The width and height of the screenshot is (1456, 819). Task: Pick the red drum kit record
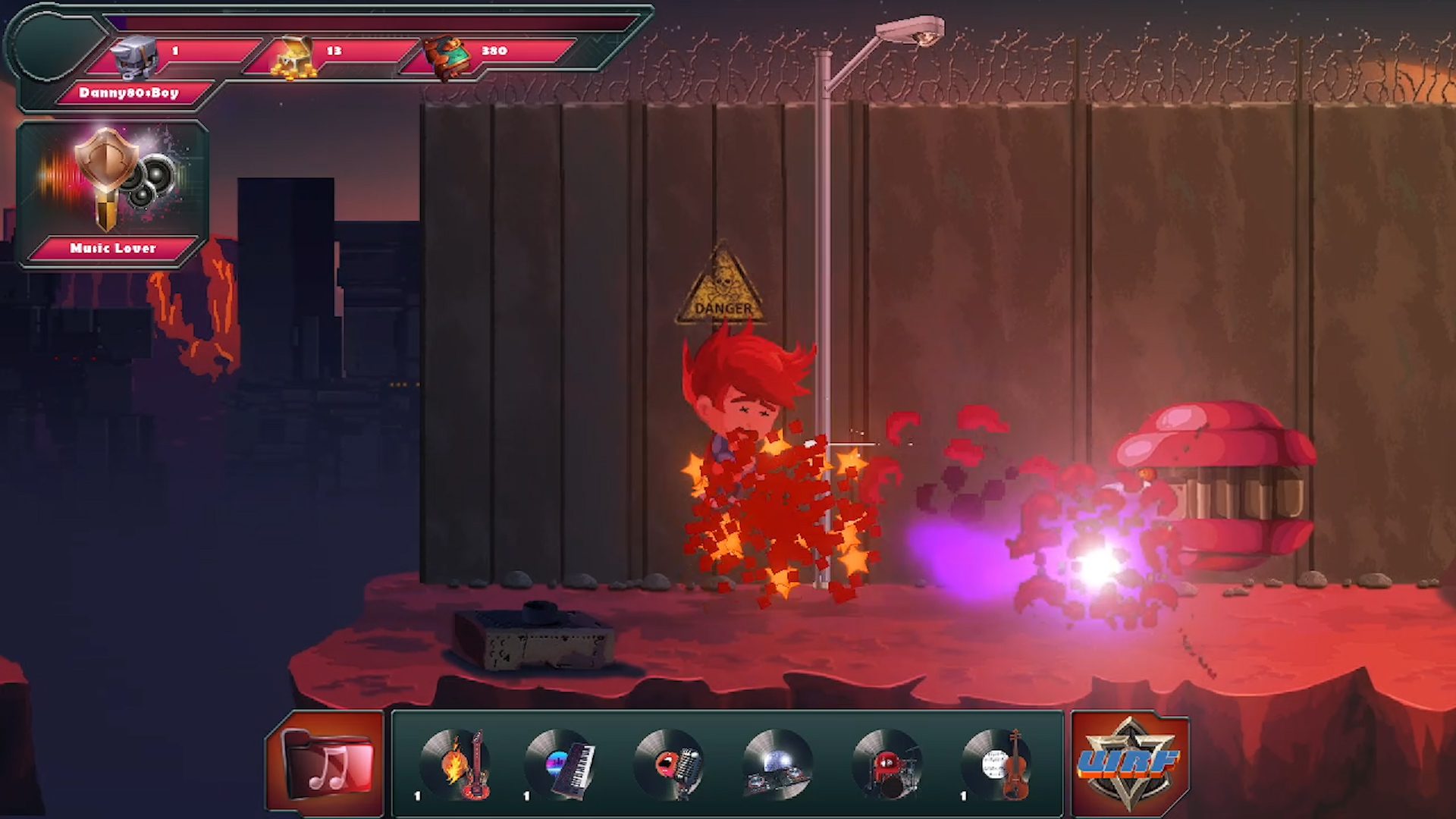coord(887,764)
